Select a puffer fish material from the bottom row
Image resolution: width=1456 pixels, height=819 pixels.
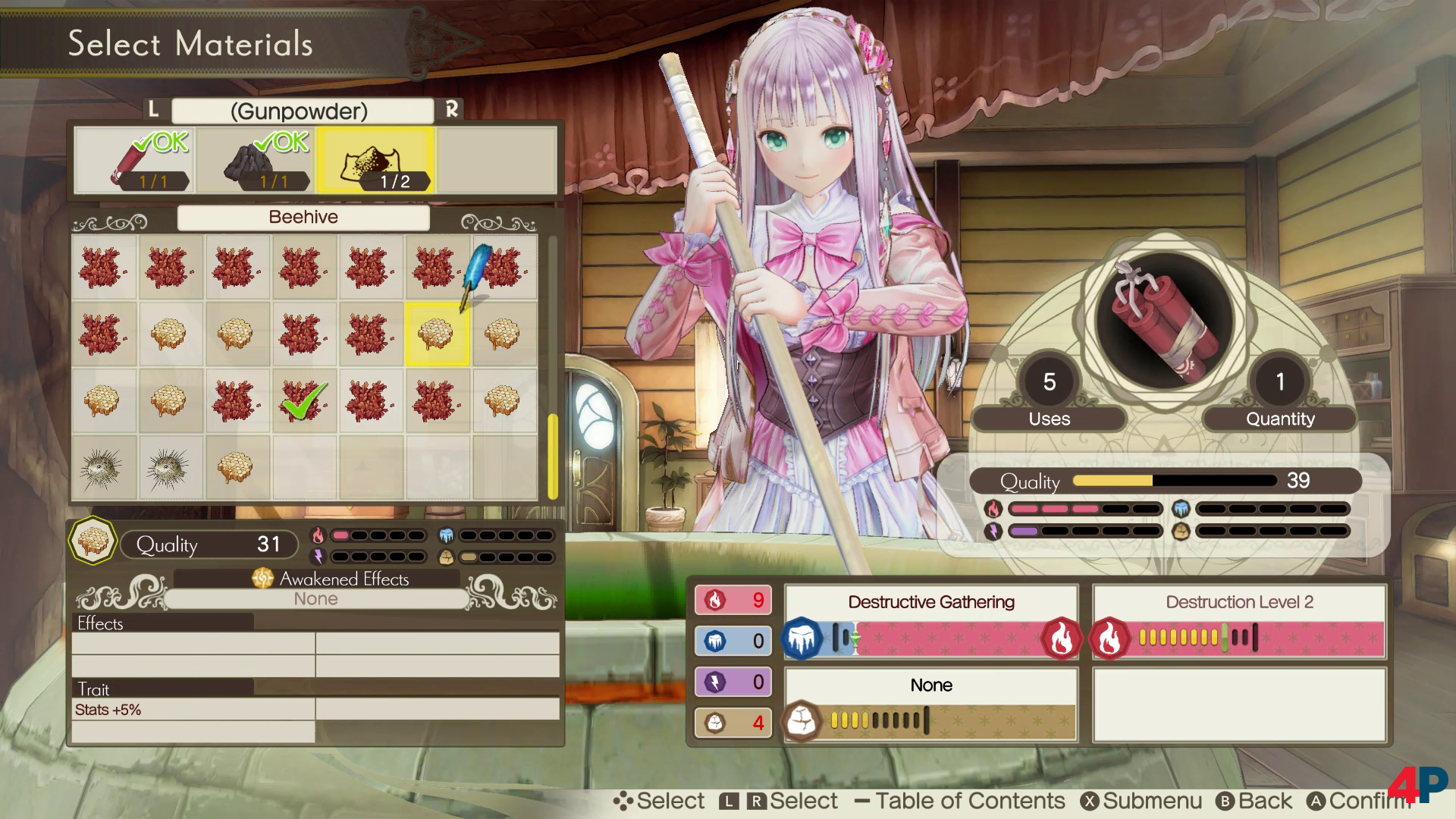click(104, 468)
